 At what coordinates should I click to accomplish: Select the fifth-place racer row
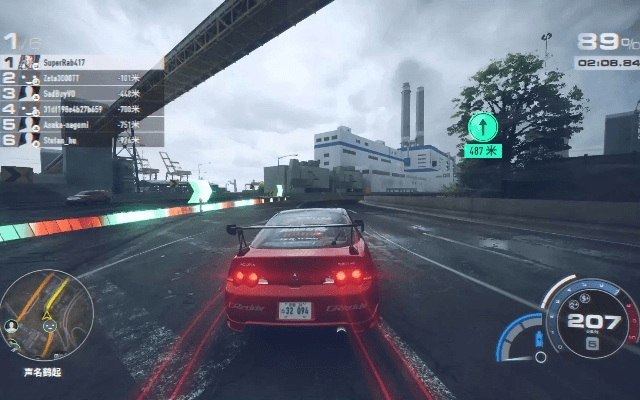[x=80, y=125]
